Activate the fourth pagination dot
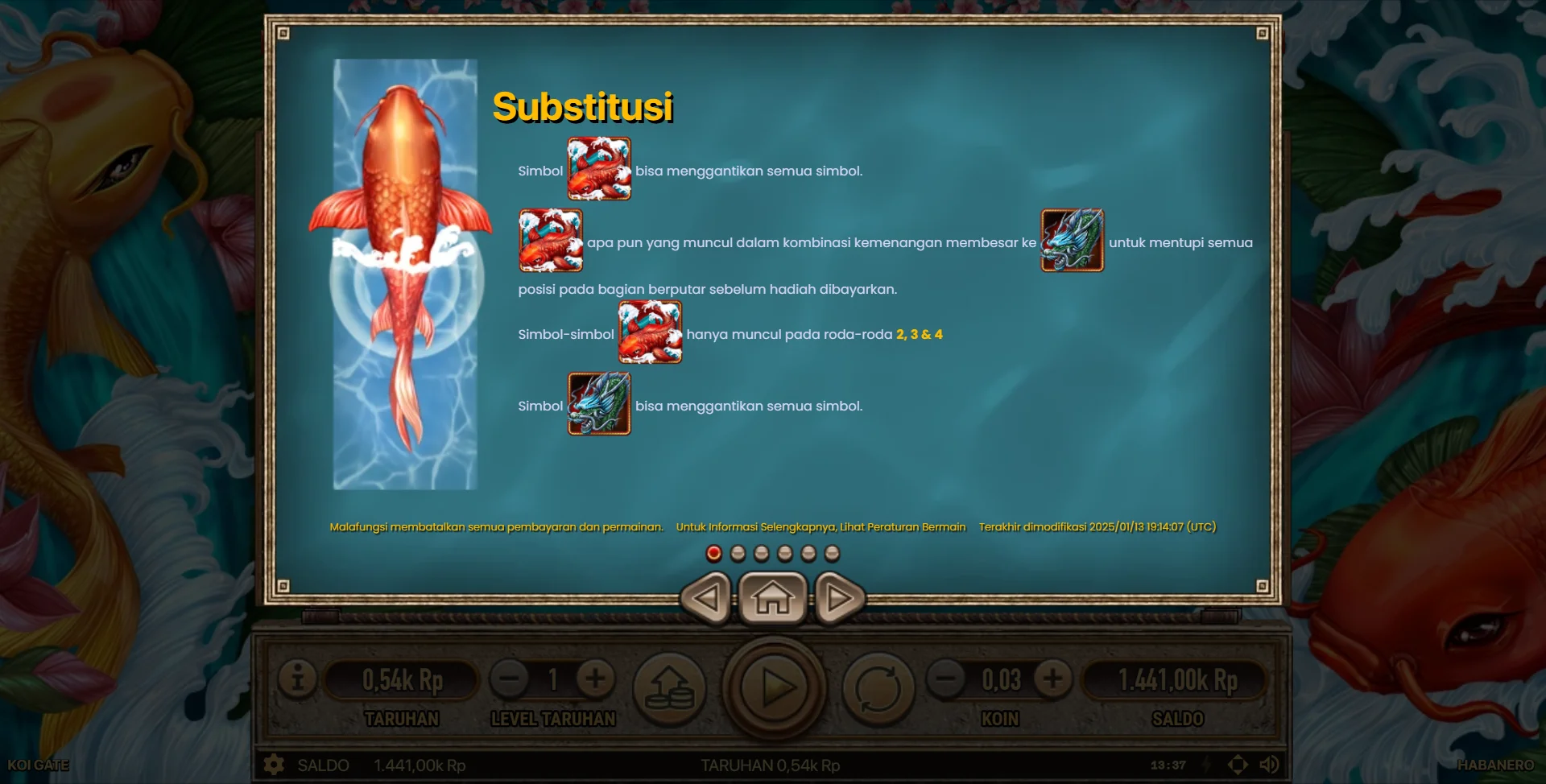 pyautogui.click(x=783, y=552)
